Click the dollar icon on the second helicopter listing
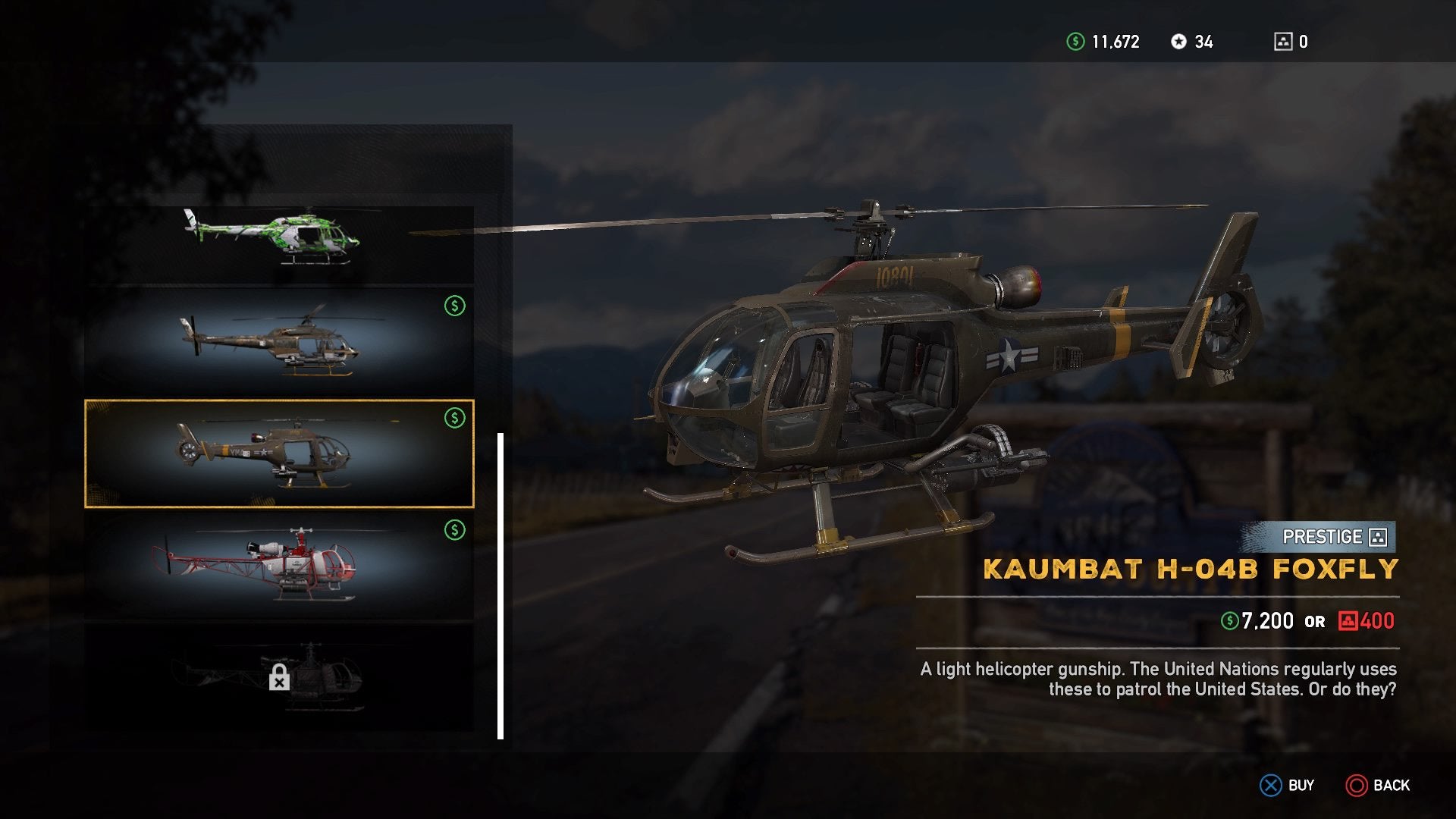Screen dimensions: 1456x819 [455, 306]
